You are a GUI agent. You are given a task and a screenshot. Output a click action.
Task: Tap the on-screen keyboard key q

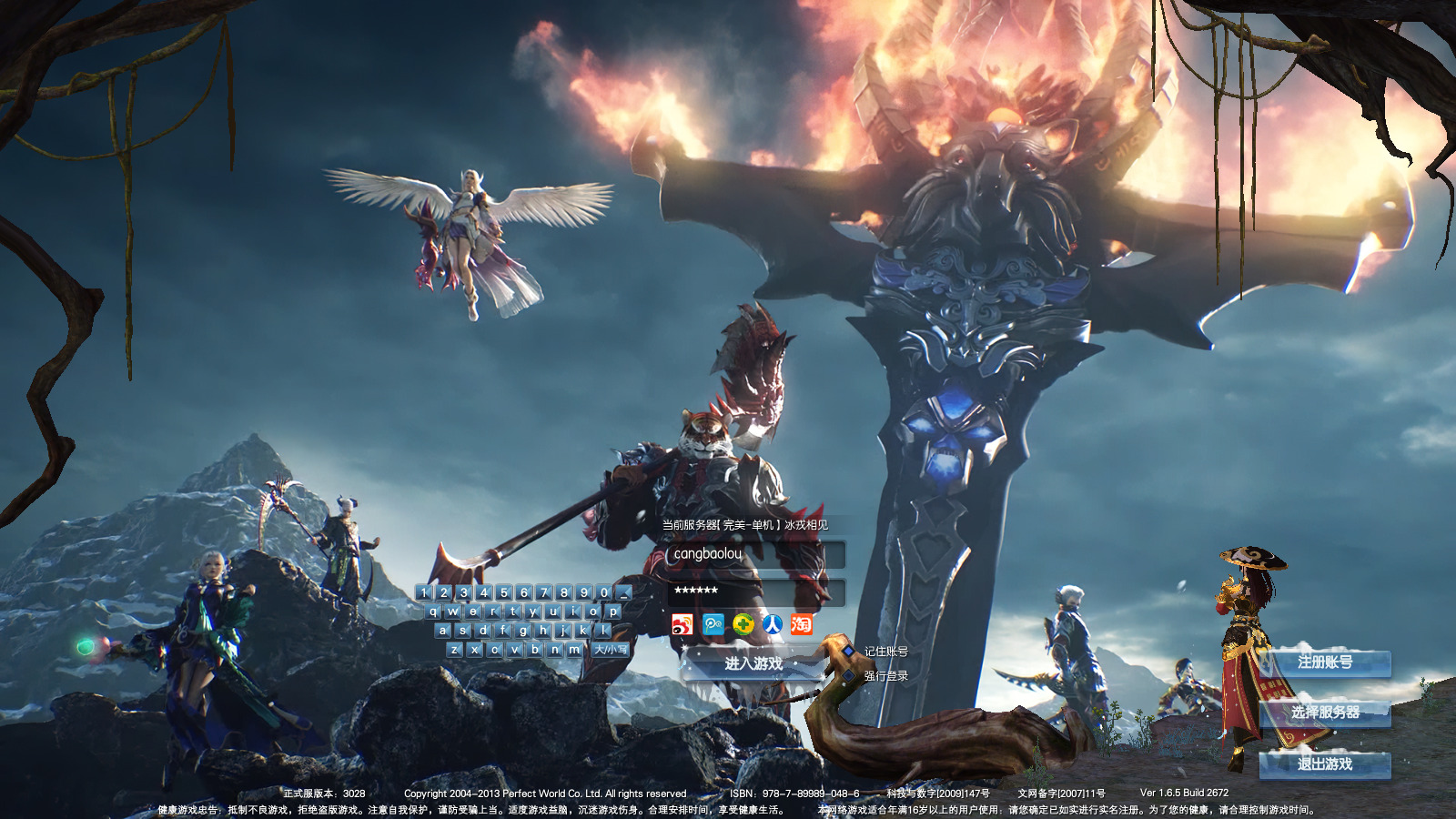pos(433,612)
